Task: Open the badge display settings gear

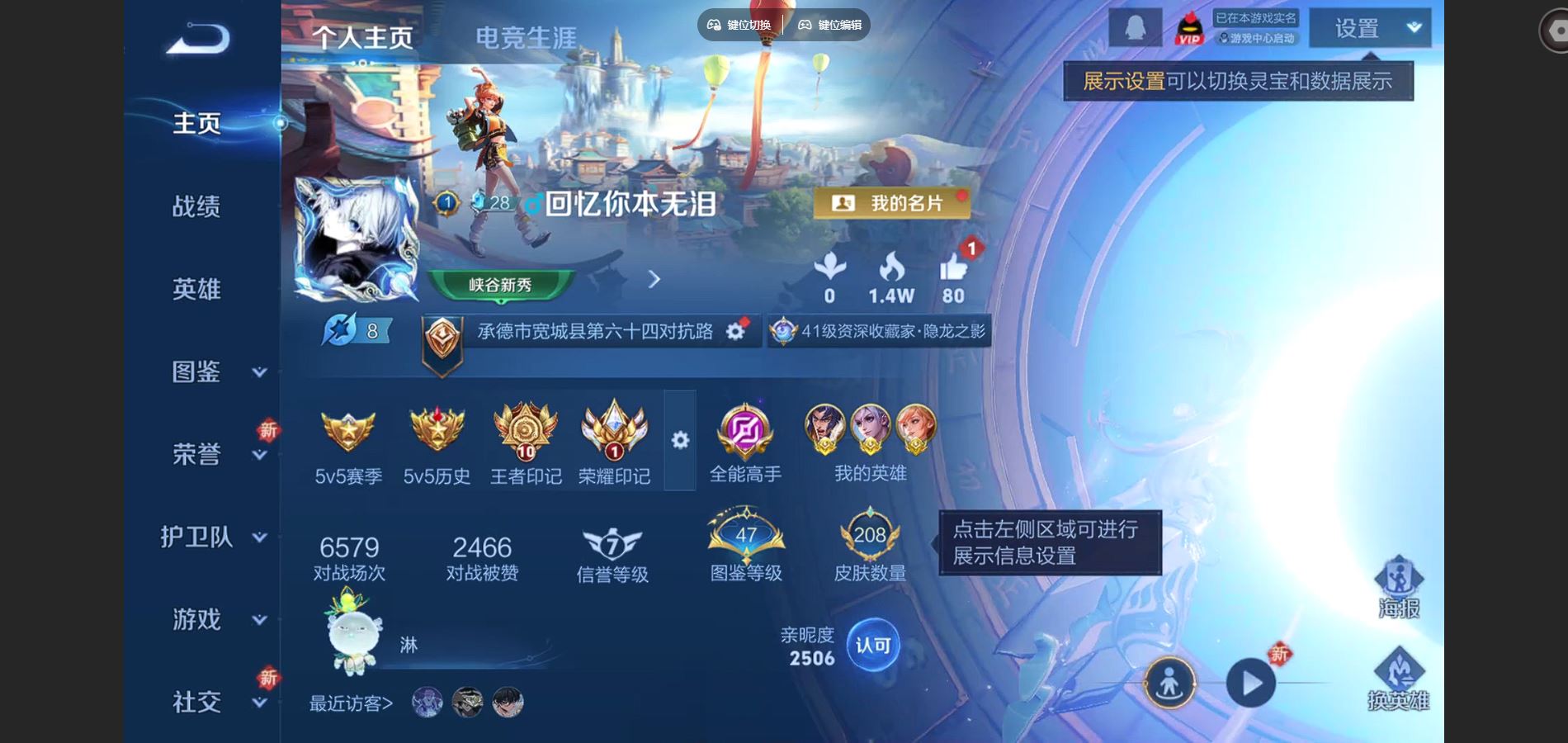Action: click(679, 442)
